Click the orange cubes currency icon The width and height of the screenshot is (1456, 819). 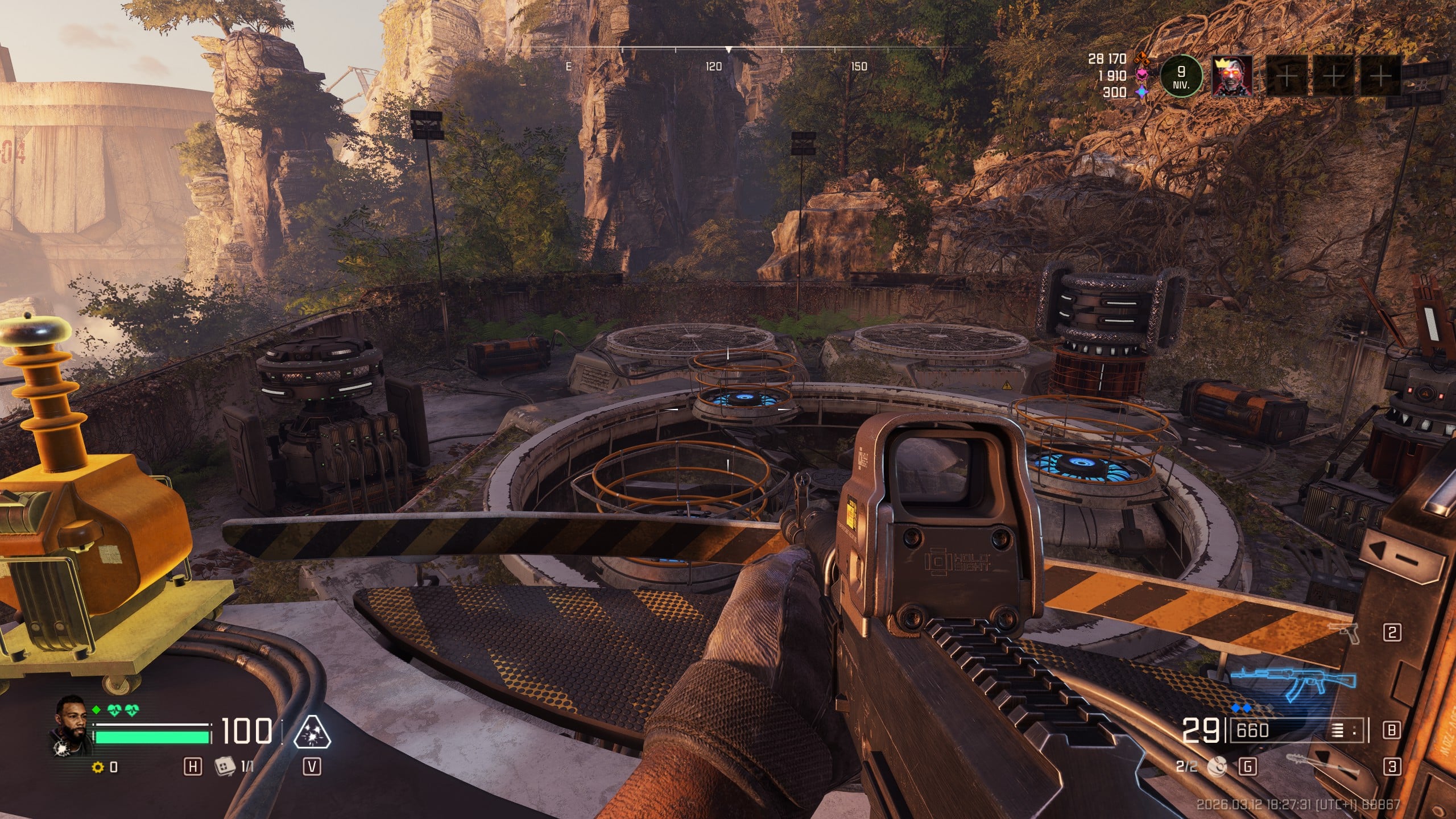[1141, 58]
